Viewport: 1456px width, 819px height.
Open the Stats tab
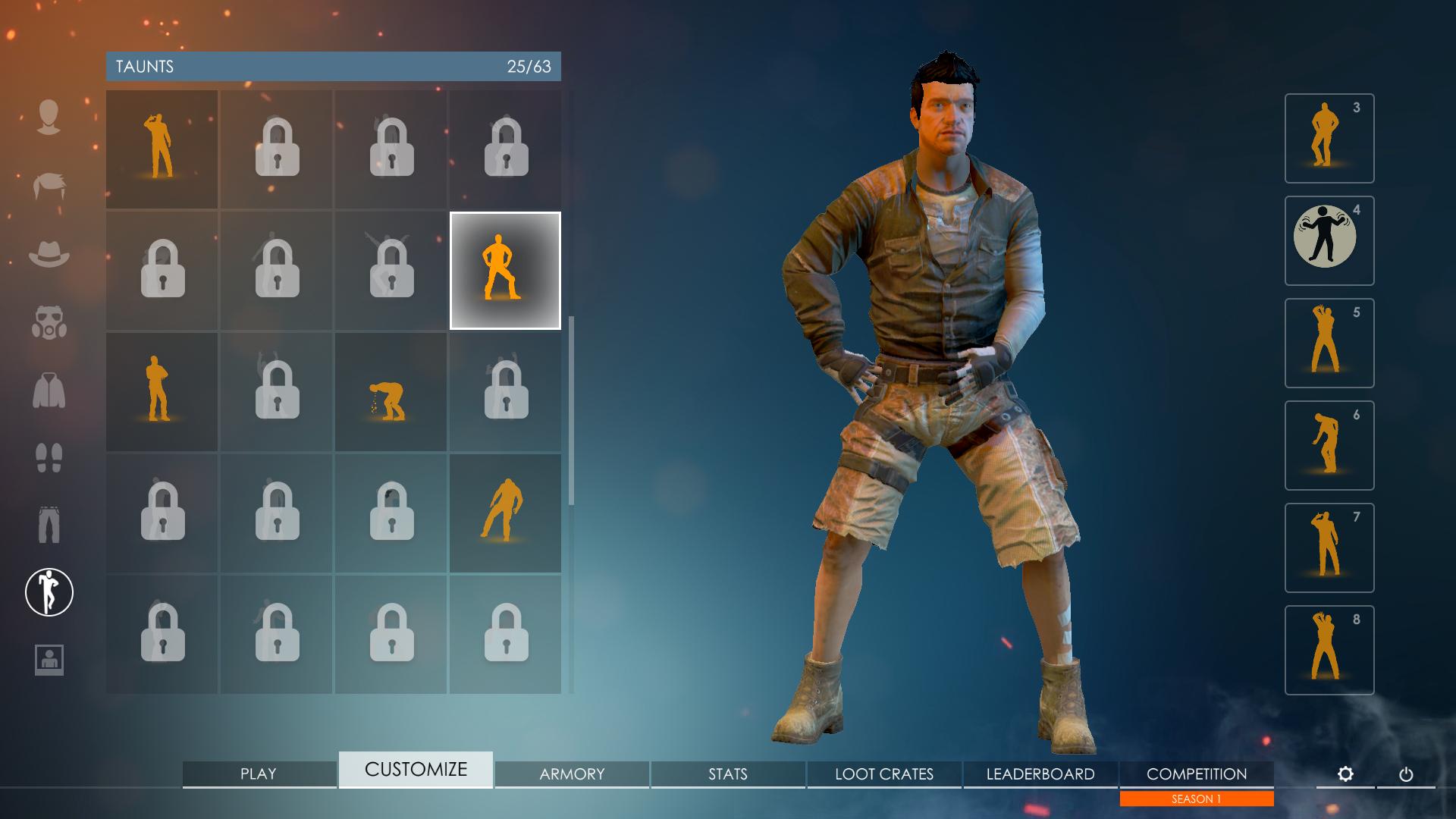coord(728,774)
